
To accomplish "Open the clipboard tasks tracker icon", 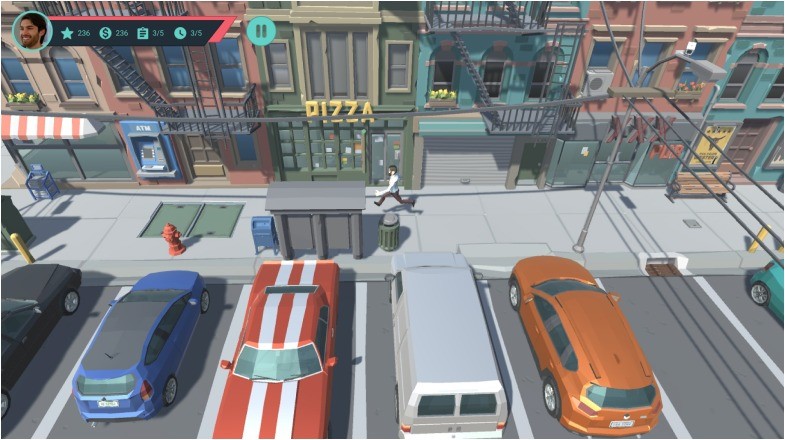I will [x=142, y=33].
